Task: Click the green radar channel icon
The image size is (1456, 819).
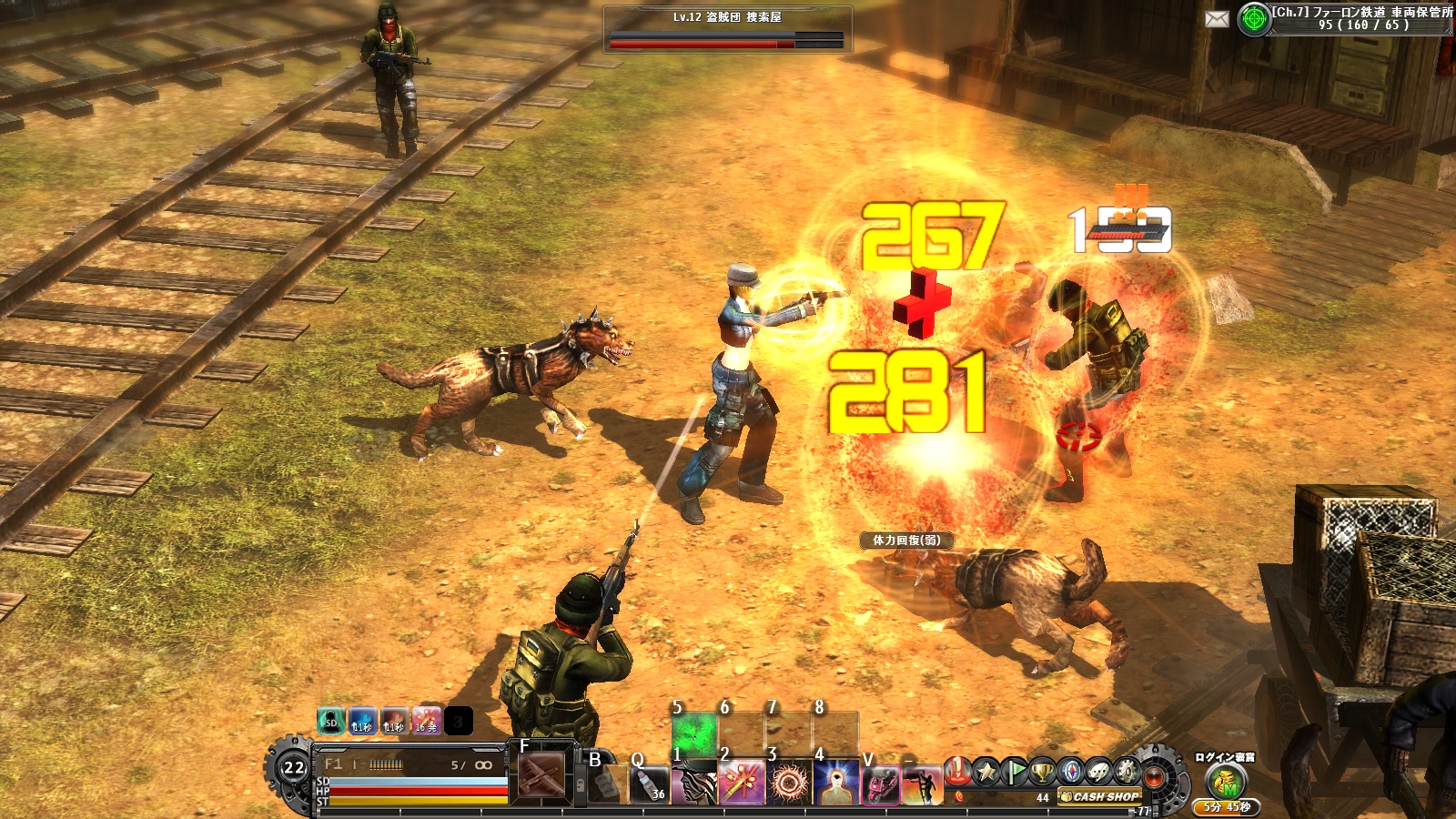Action: tap(1254, 19)
